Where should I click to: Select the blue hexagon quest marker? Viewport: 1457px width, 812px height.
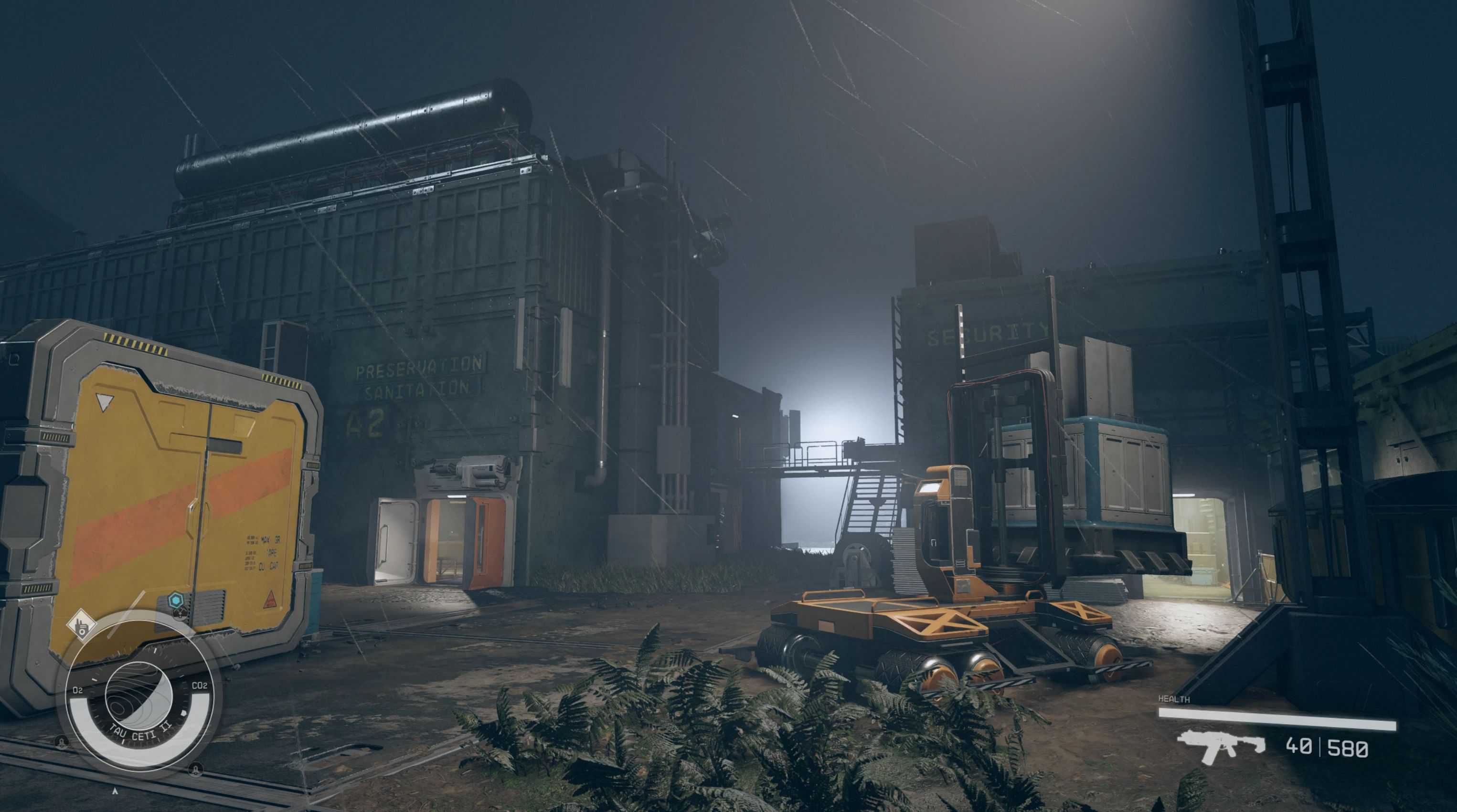pos(177,600)
